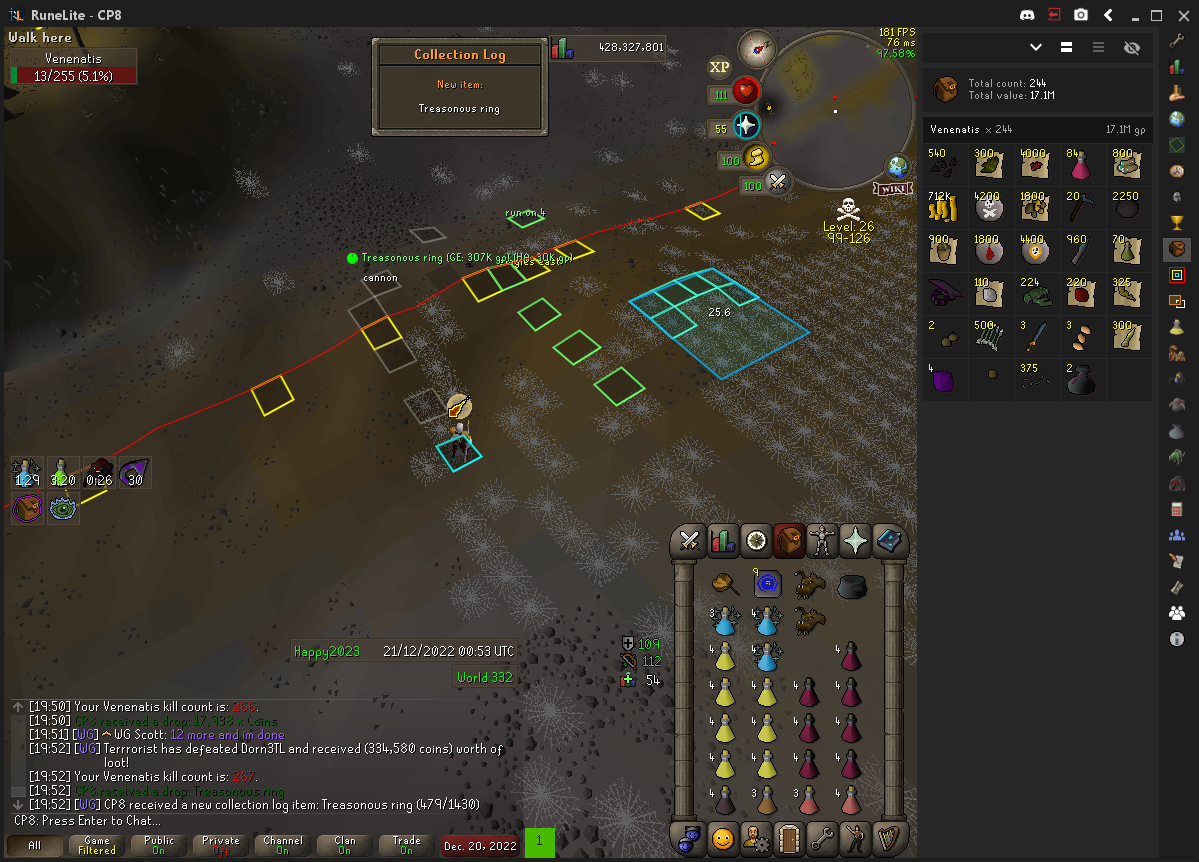
Task: Select the black hat in the inventory
Action: [851, 585]
